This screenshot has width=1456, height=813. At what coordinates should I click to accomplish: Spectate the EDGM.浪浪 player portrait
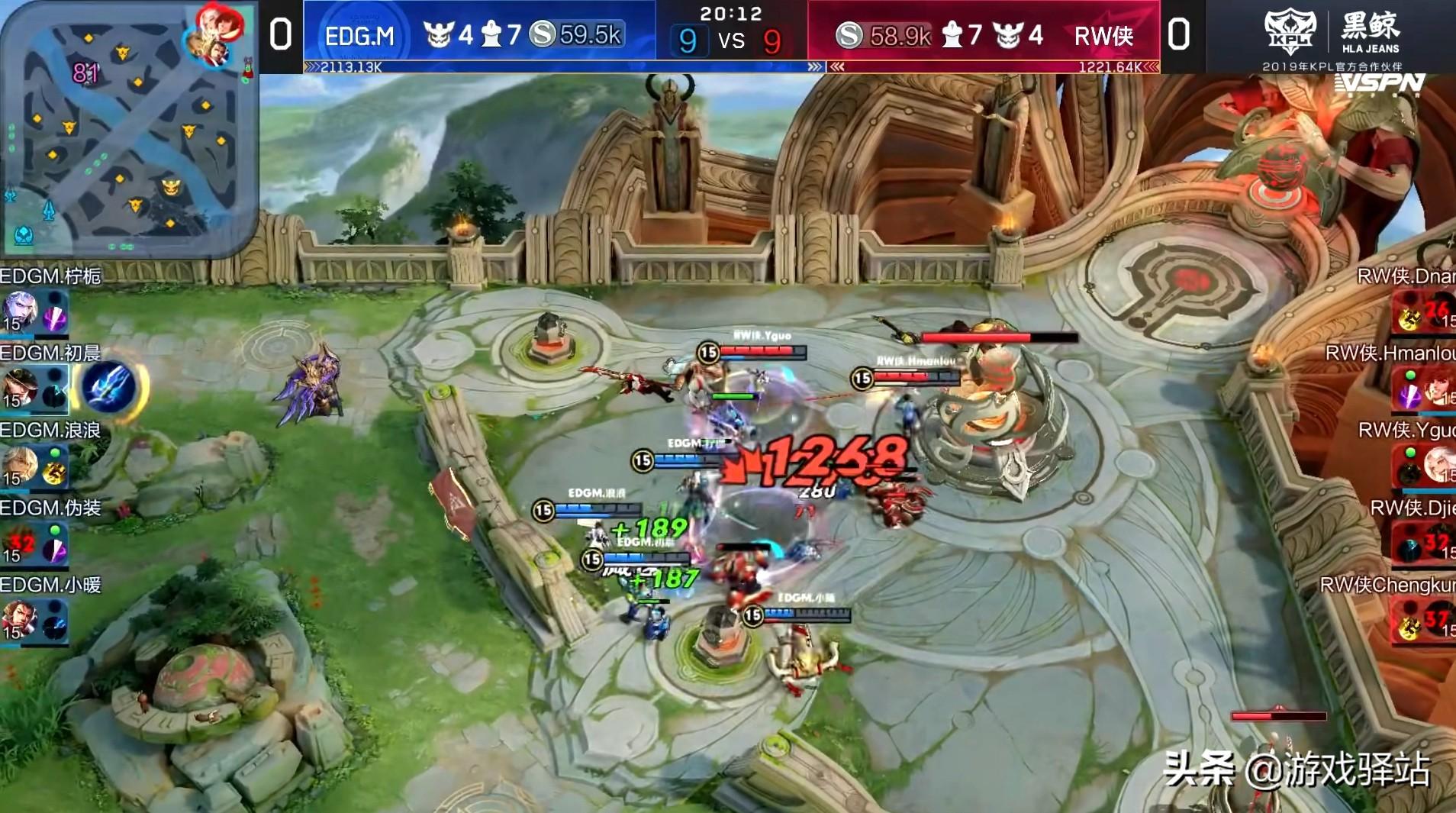click(18, 465)
